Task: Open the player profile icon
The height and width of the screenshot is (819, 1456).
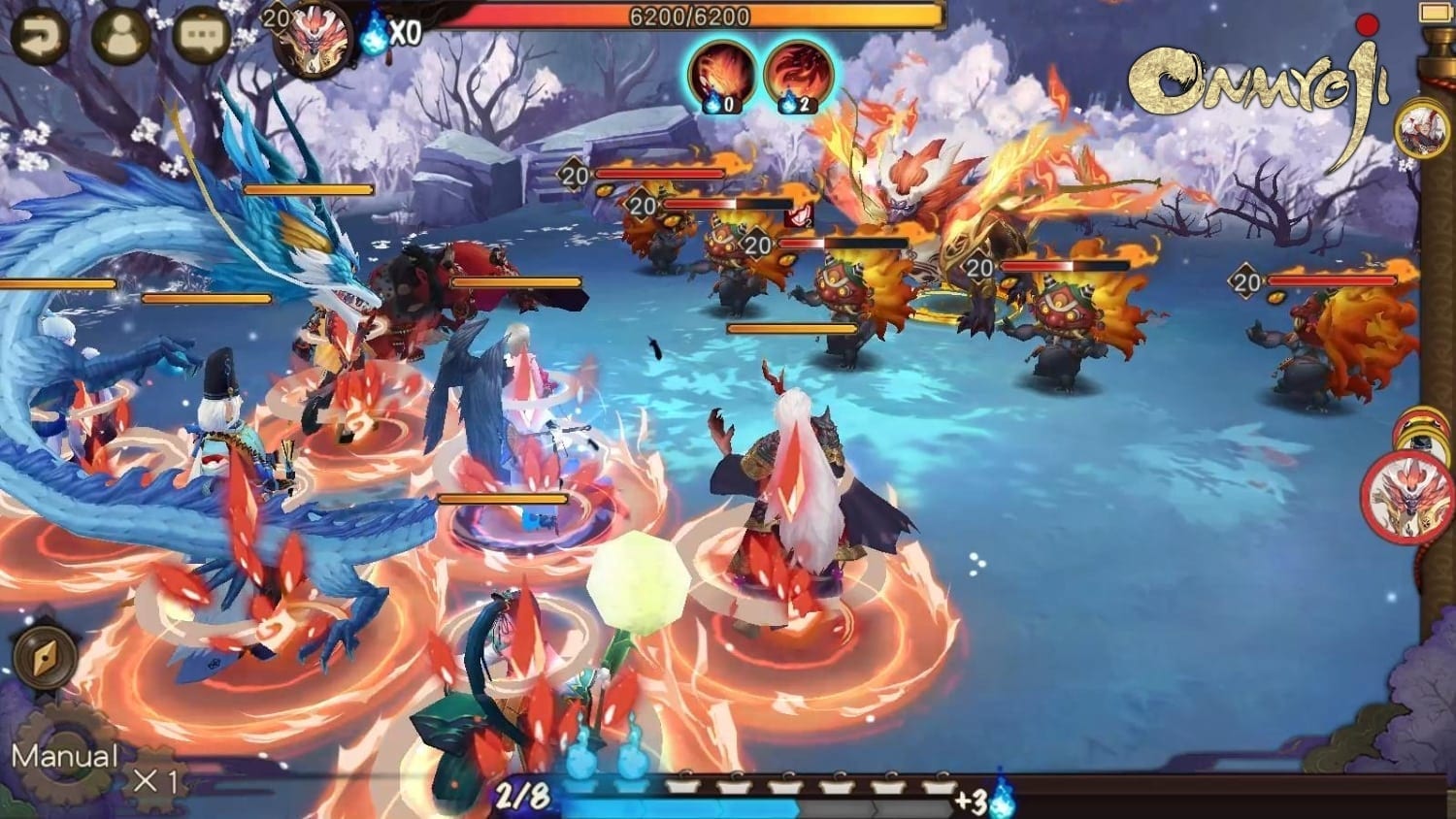Action: 120,36
